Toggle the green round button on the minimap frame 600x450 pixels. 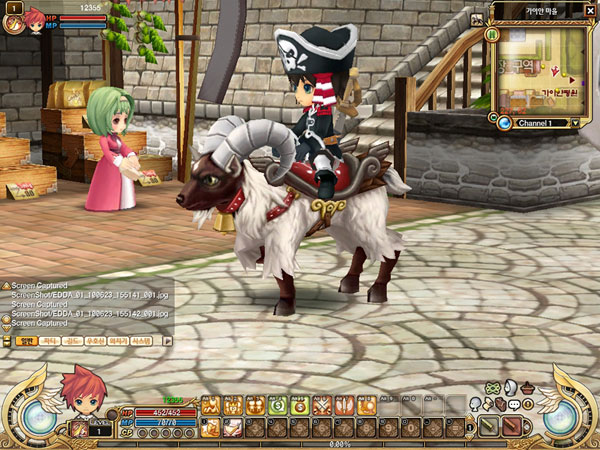[493, 34]
